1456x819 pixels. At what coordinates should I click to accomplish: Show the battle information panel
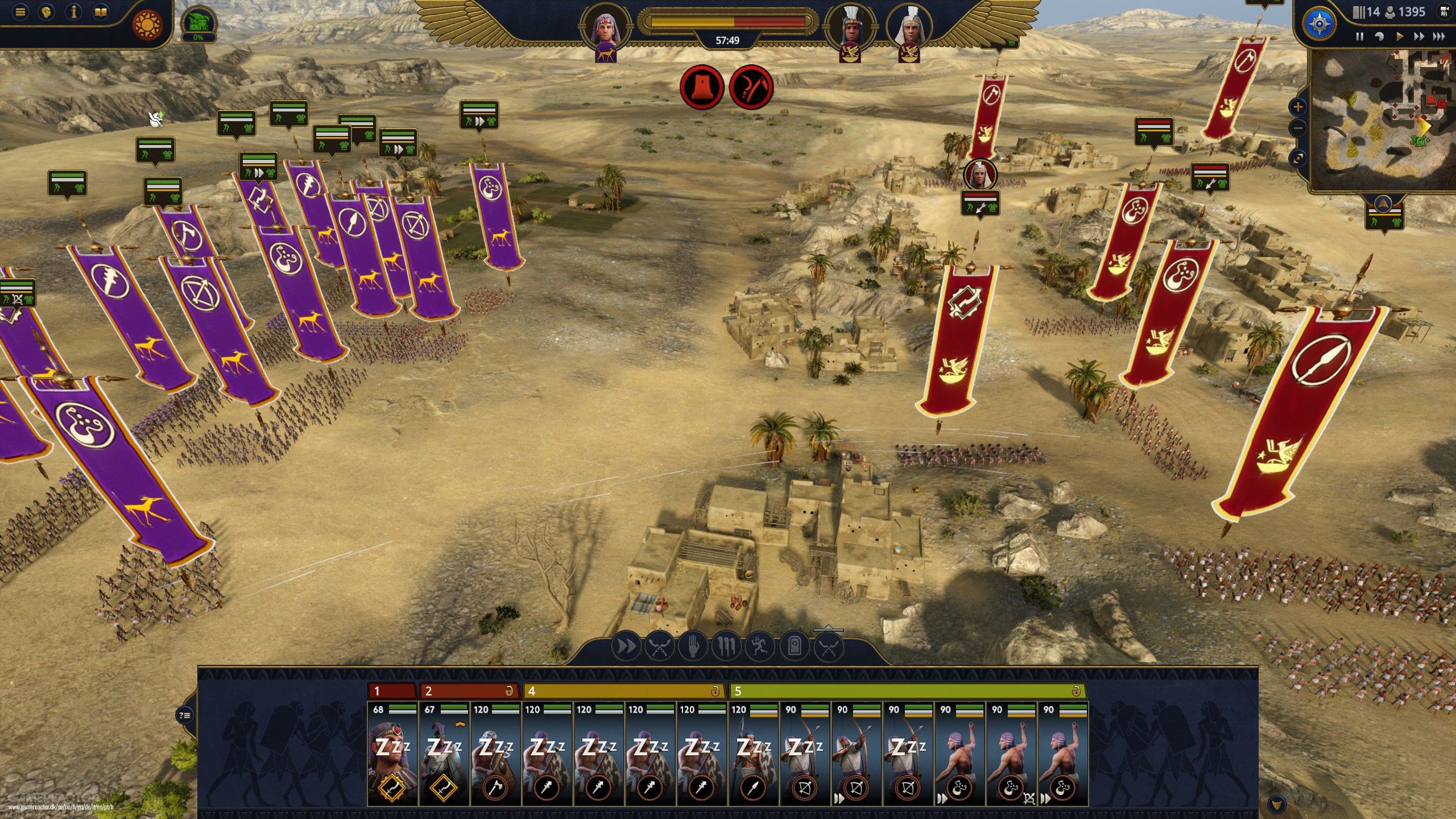73,13
